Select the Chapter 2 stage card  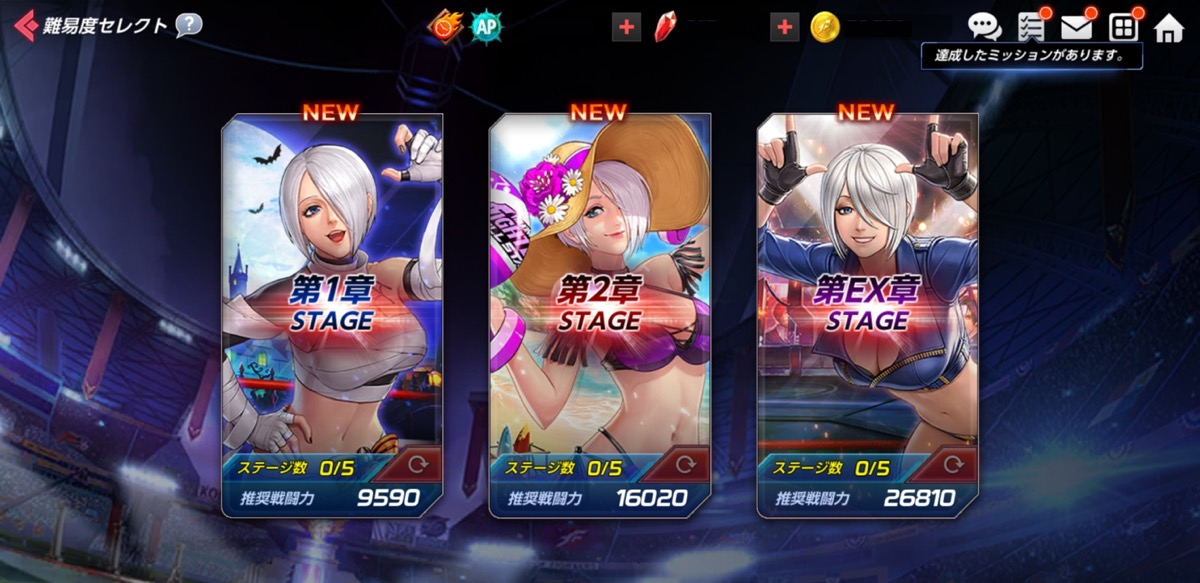pyautogui.click(x=600, y=290)
